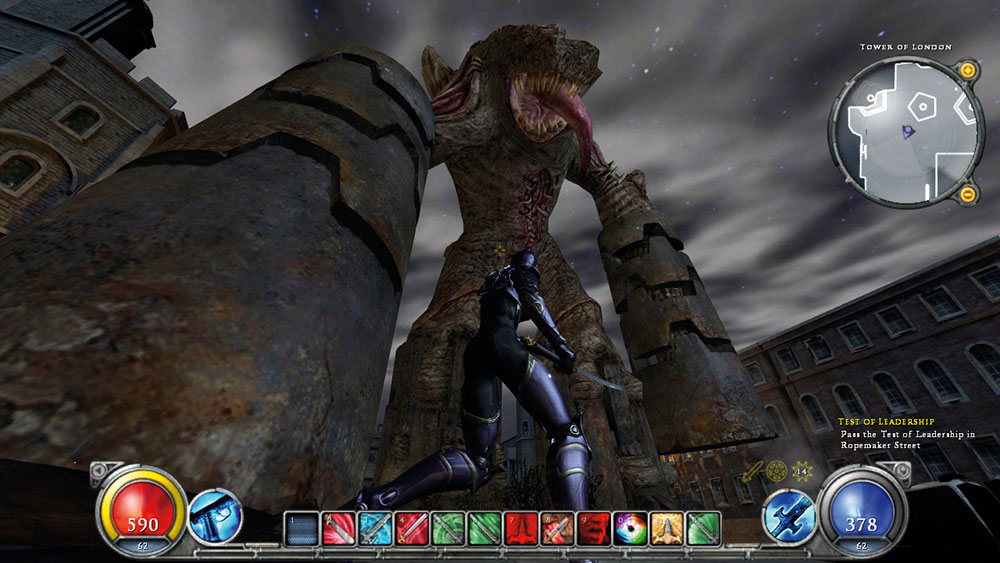Click the crossed sword status icon
1000x563 pixels.
[751, 470]
